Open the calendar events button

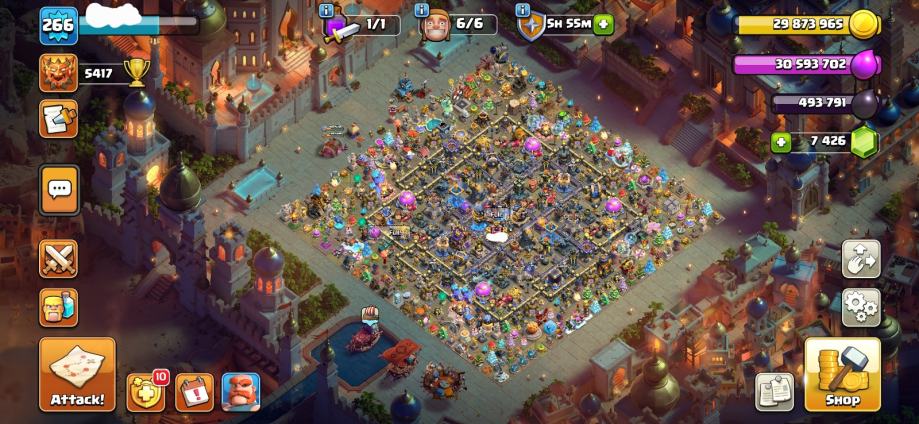pyautogui.click(x=194, y=392)
